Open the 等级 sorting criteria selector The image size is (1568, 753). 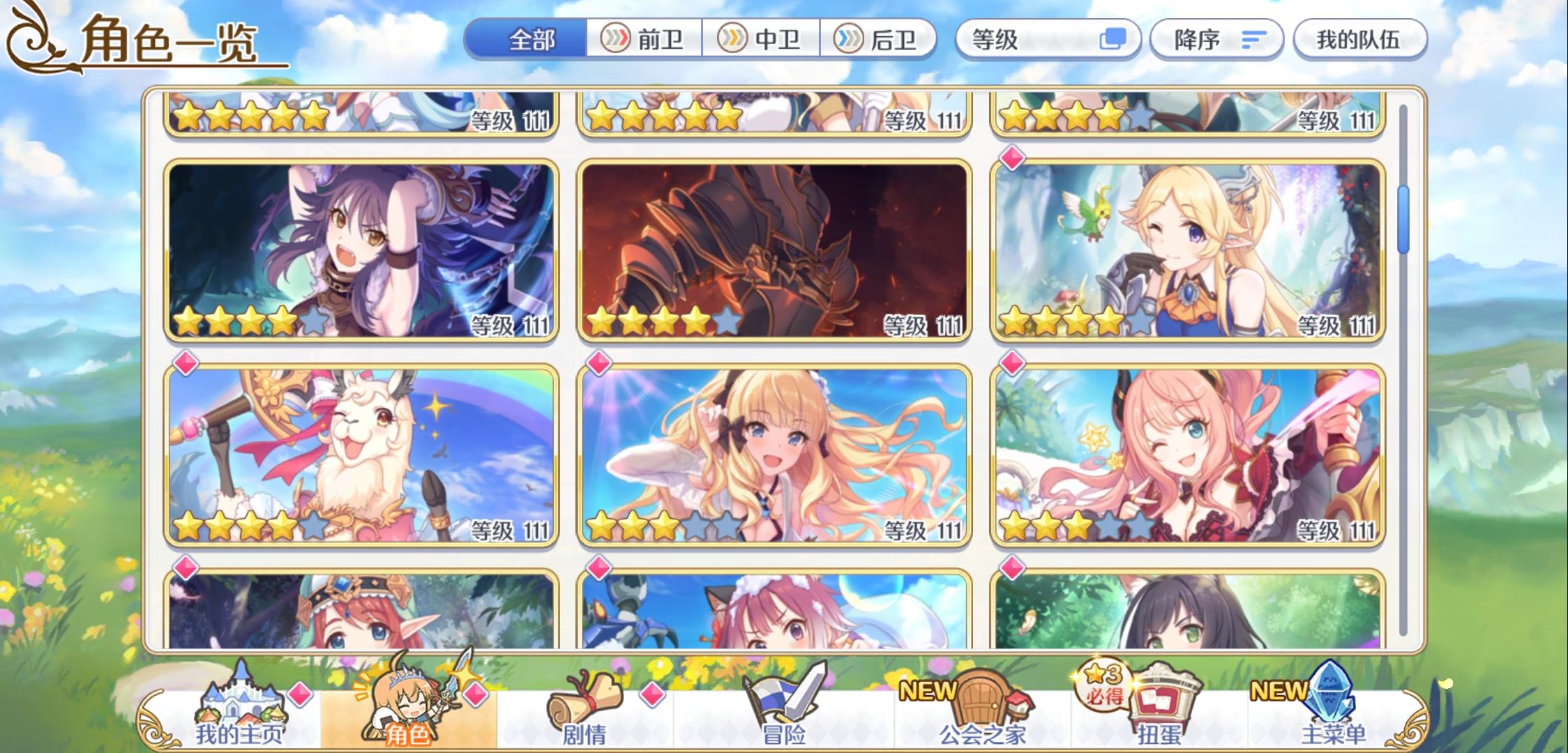tap(1025, 40)
